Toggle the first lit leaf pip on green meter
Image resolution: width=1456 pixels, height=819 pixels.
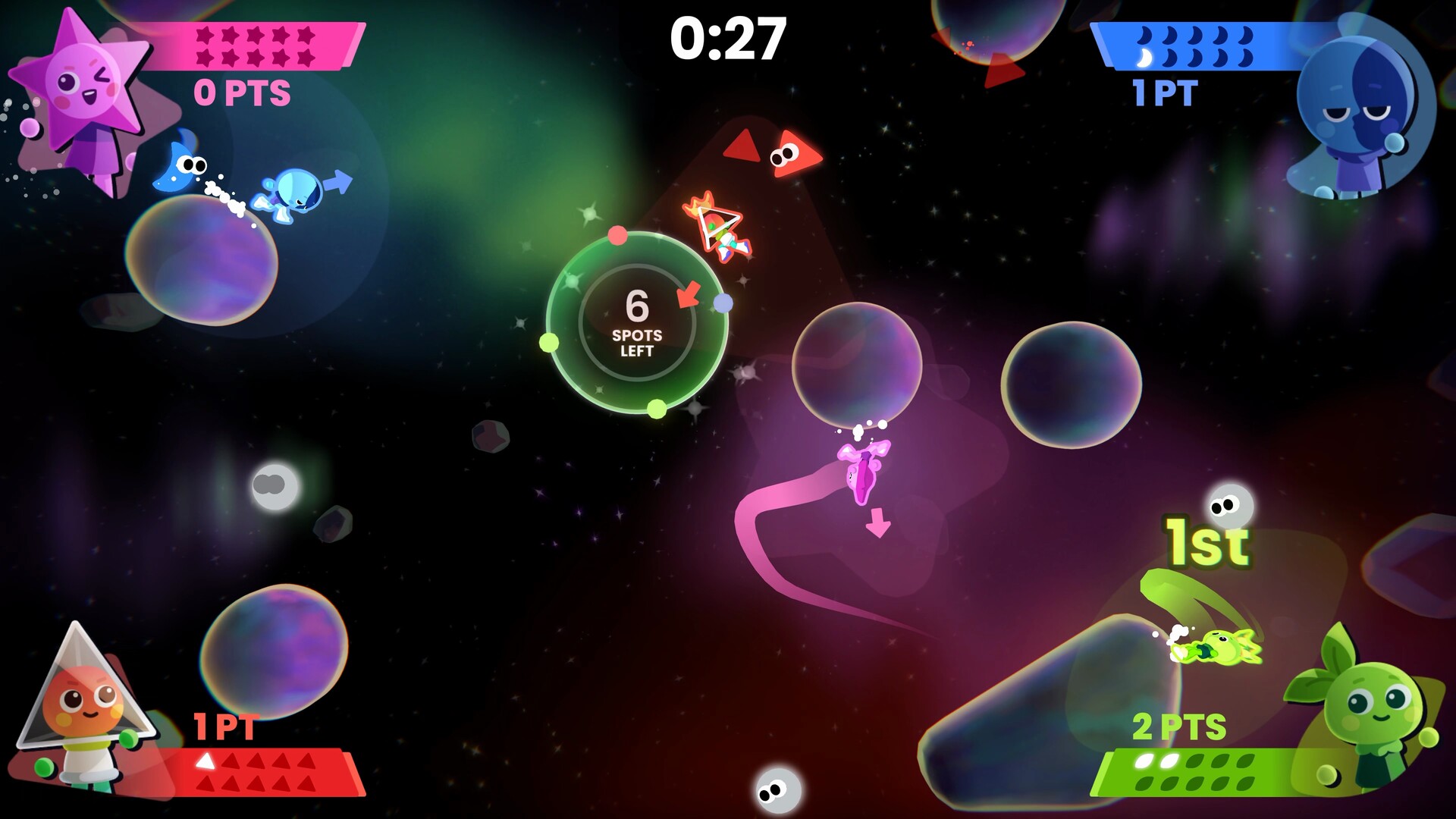pos(1144,760)
